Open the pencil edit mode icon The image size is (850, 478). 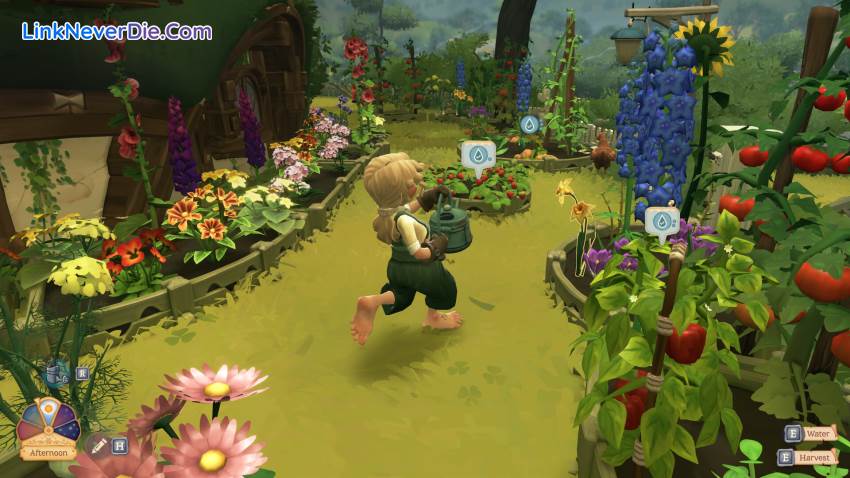pyautogui.click(x=98, y=445)
